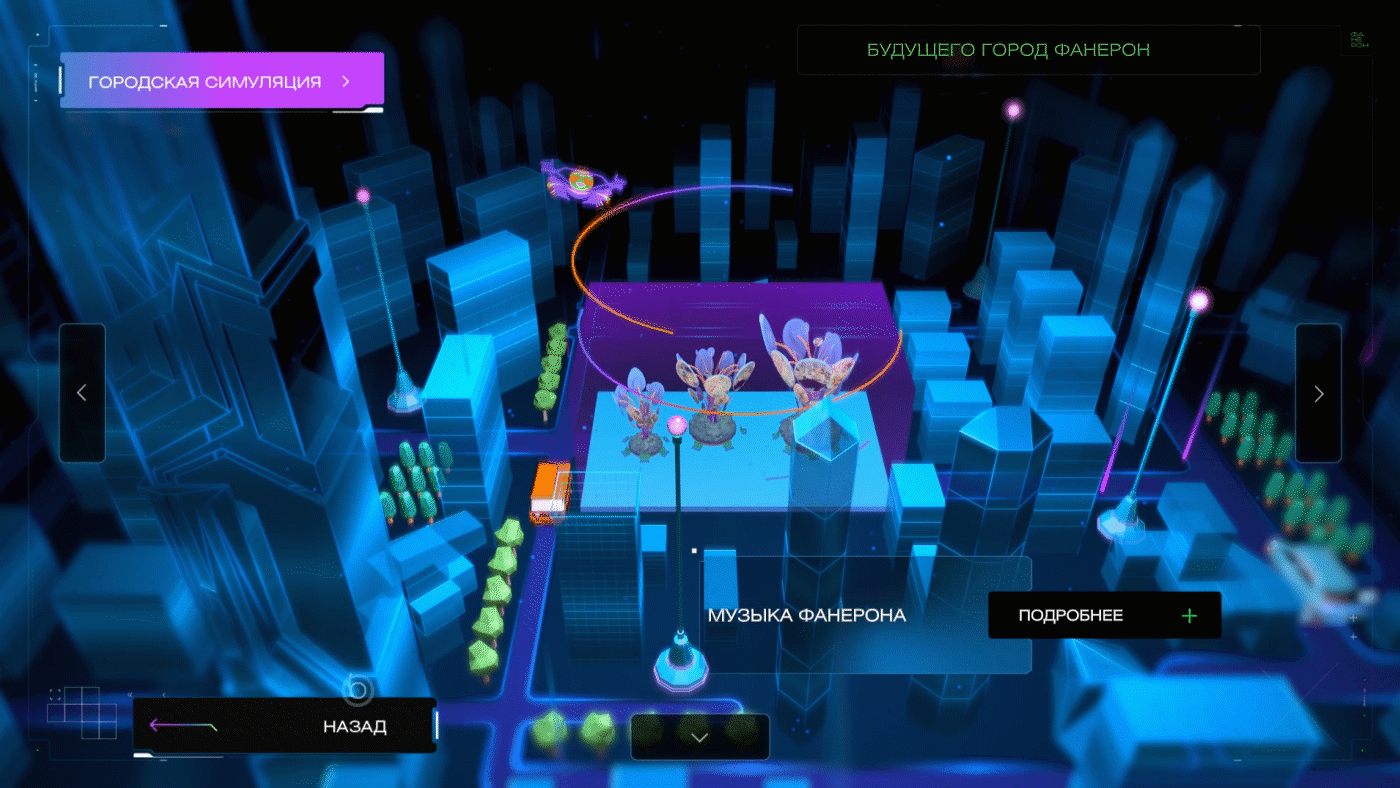This screenshot has height=788, width=1400.
Task: Click the left arrow navigation panel
Action: pyautogui.click(x=82, y=393)
